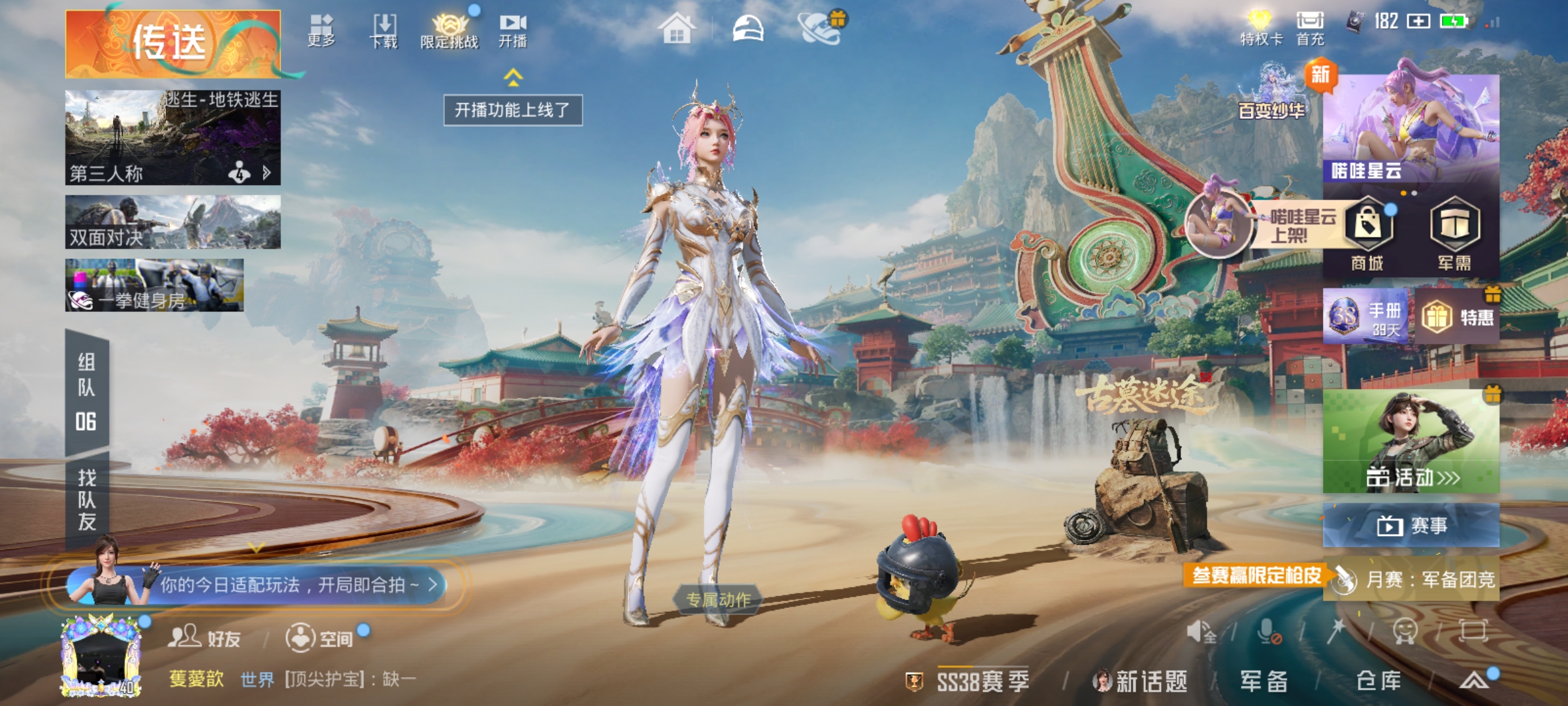This screenshot has height=706, width=1568.
Task: Open the 军备 armory tab
Action: click(1264, 681)
